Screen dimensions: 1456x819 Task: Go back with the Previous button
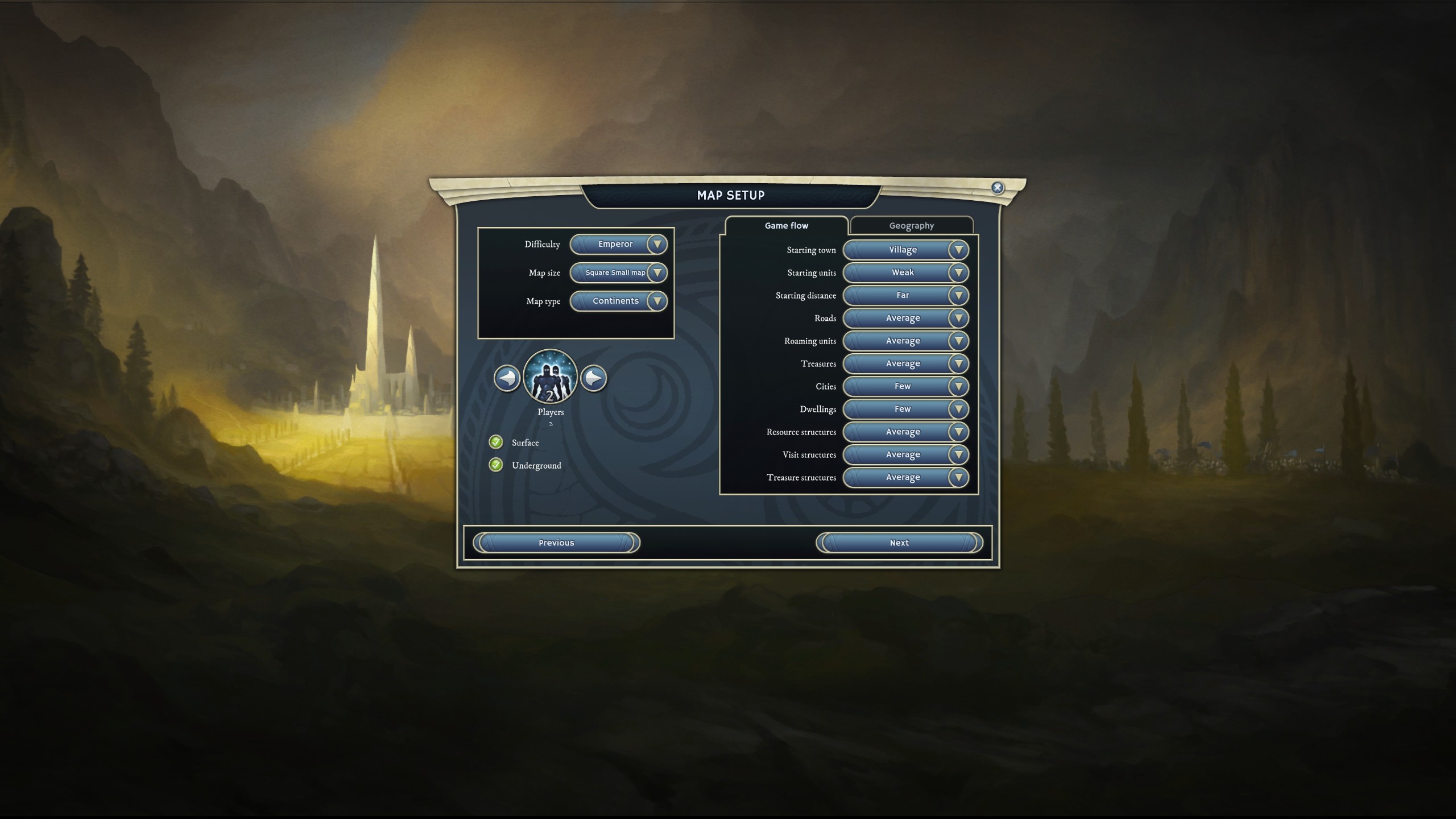coord(556,543)
